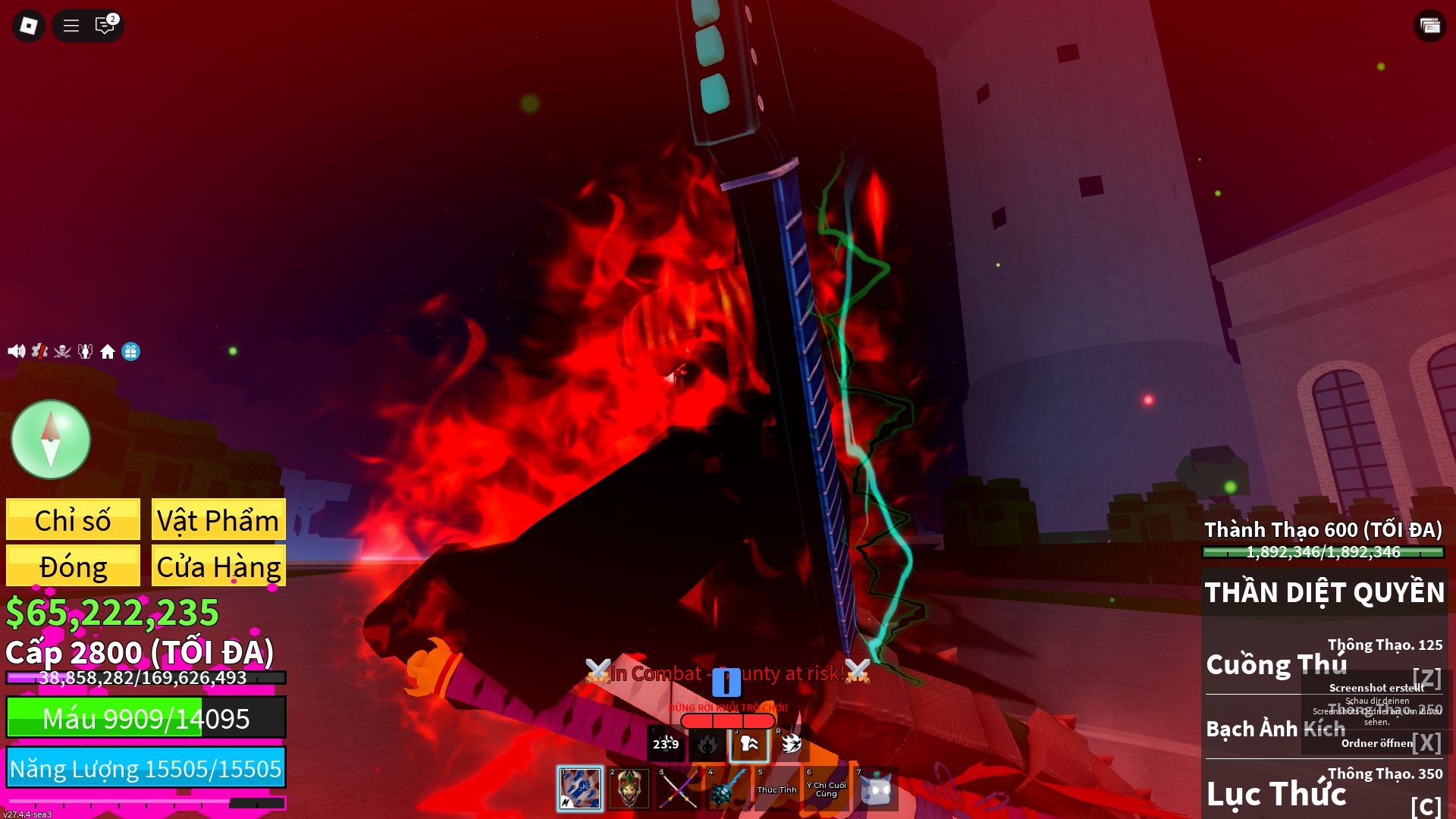Image resolution: width=1456 pixels, height=819 pixels.
Task: Select the horned cube item slot
Action: (876, 789)
